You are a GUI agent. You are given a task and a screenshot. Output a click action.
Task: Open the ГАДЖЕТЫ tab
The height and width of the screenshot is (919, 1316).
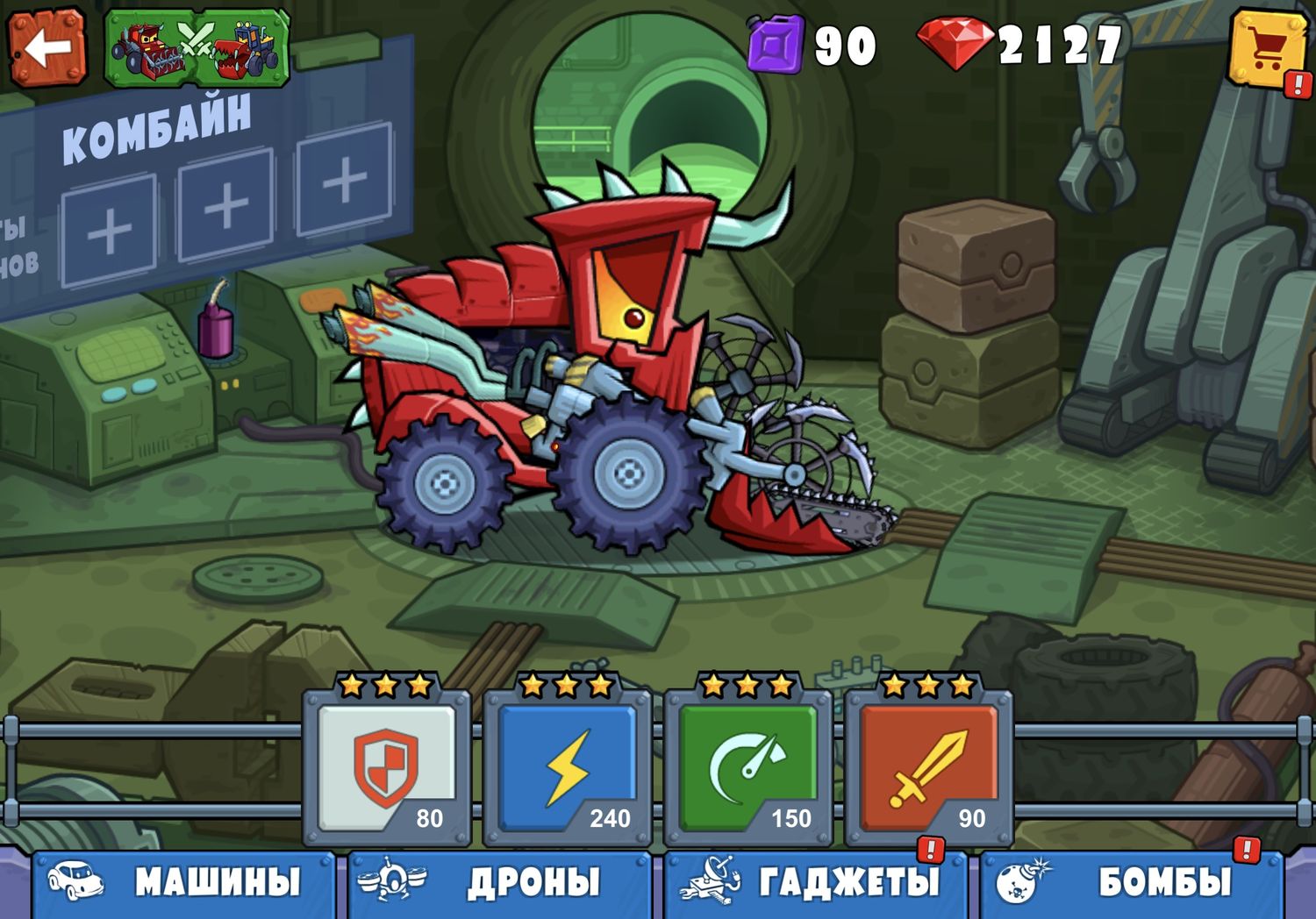pyautogui.click(x=816, y=884)
